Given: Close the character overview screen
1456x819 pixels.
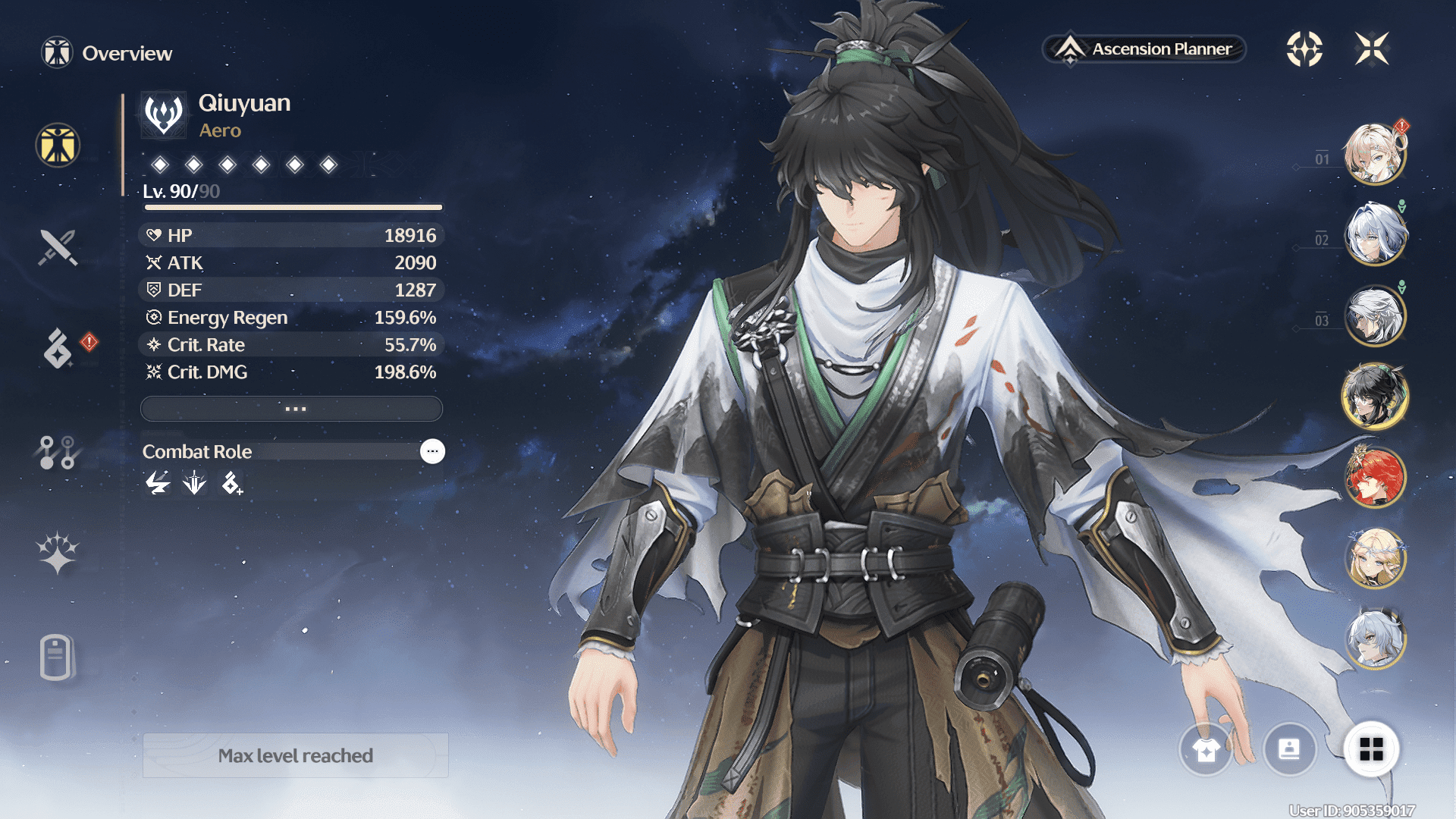Looking at the screenshot, I should (1372, 49).
